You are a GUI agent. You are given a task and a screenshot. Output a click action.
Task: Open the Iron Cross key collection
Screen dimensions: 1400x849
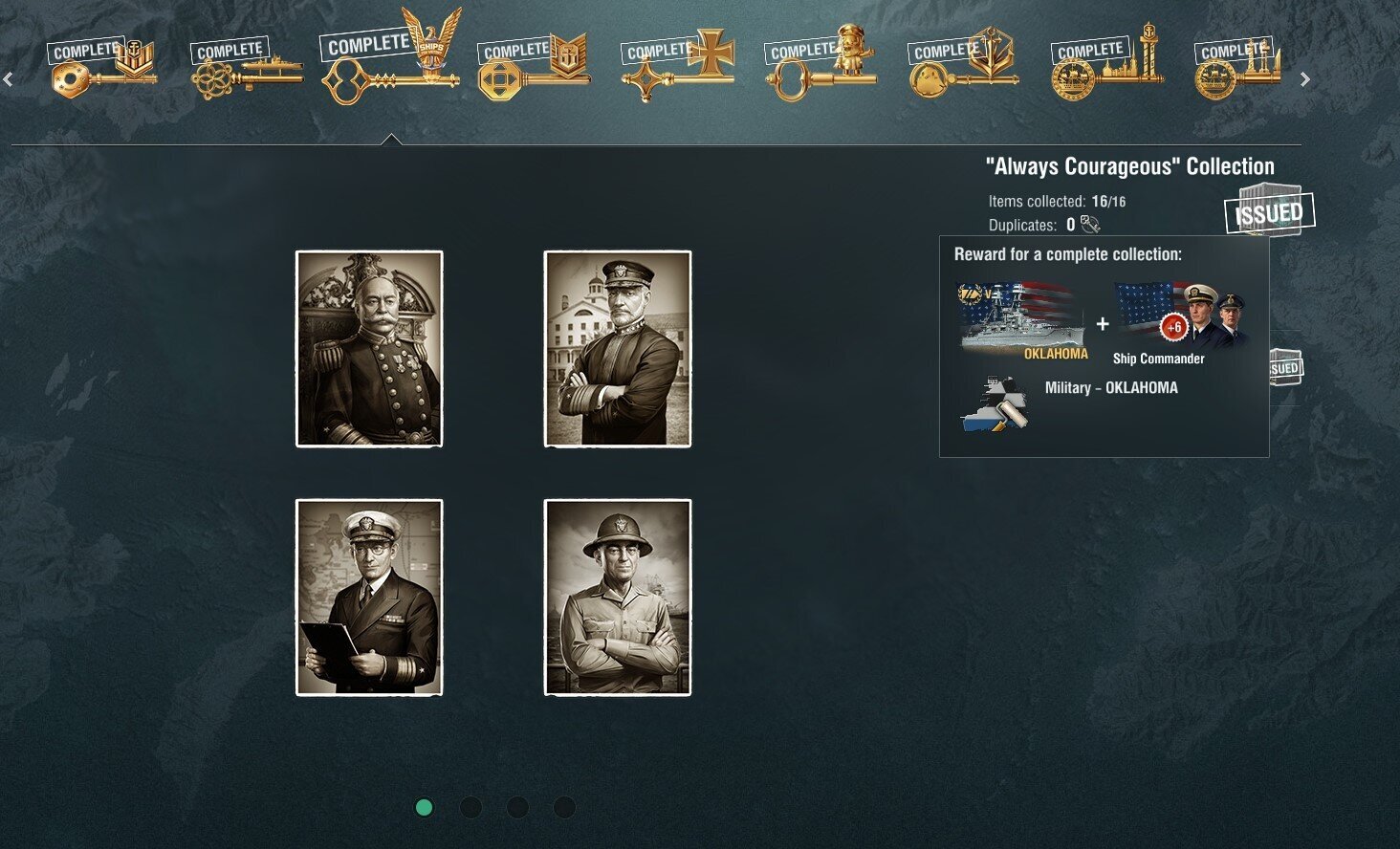677,64
